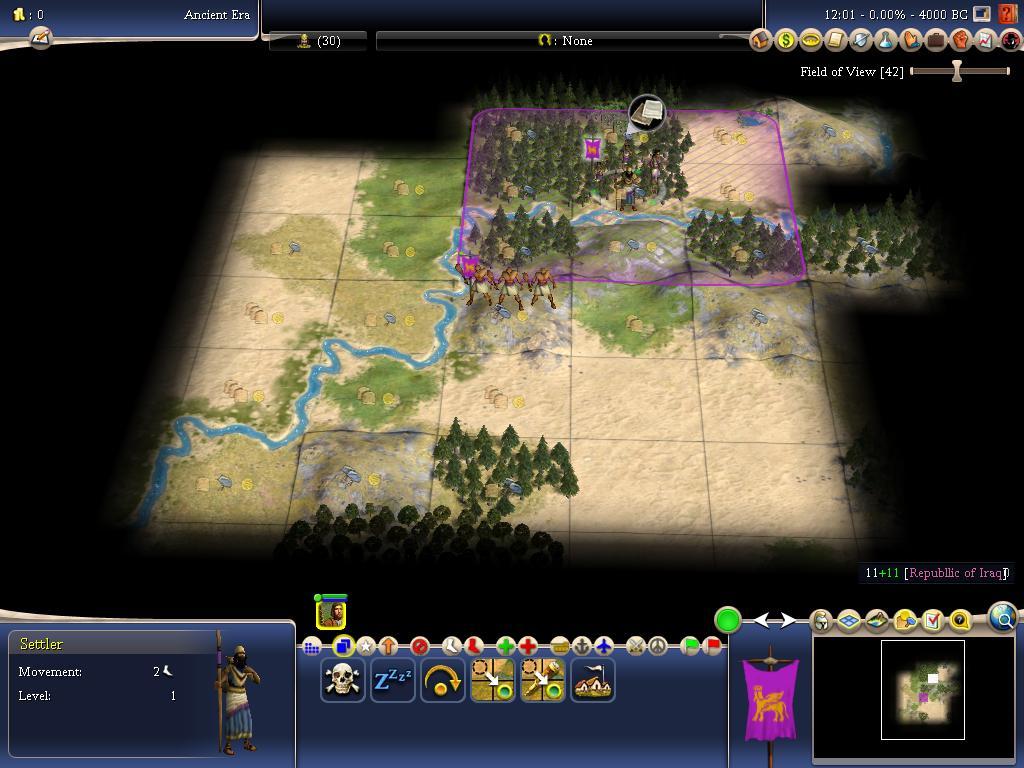The width and height of the screenshot is (1024, 768).
Task: Open the Espionage spy icon
Action: [1010, 41]
